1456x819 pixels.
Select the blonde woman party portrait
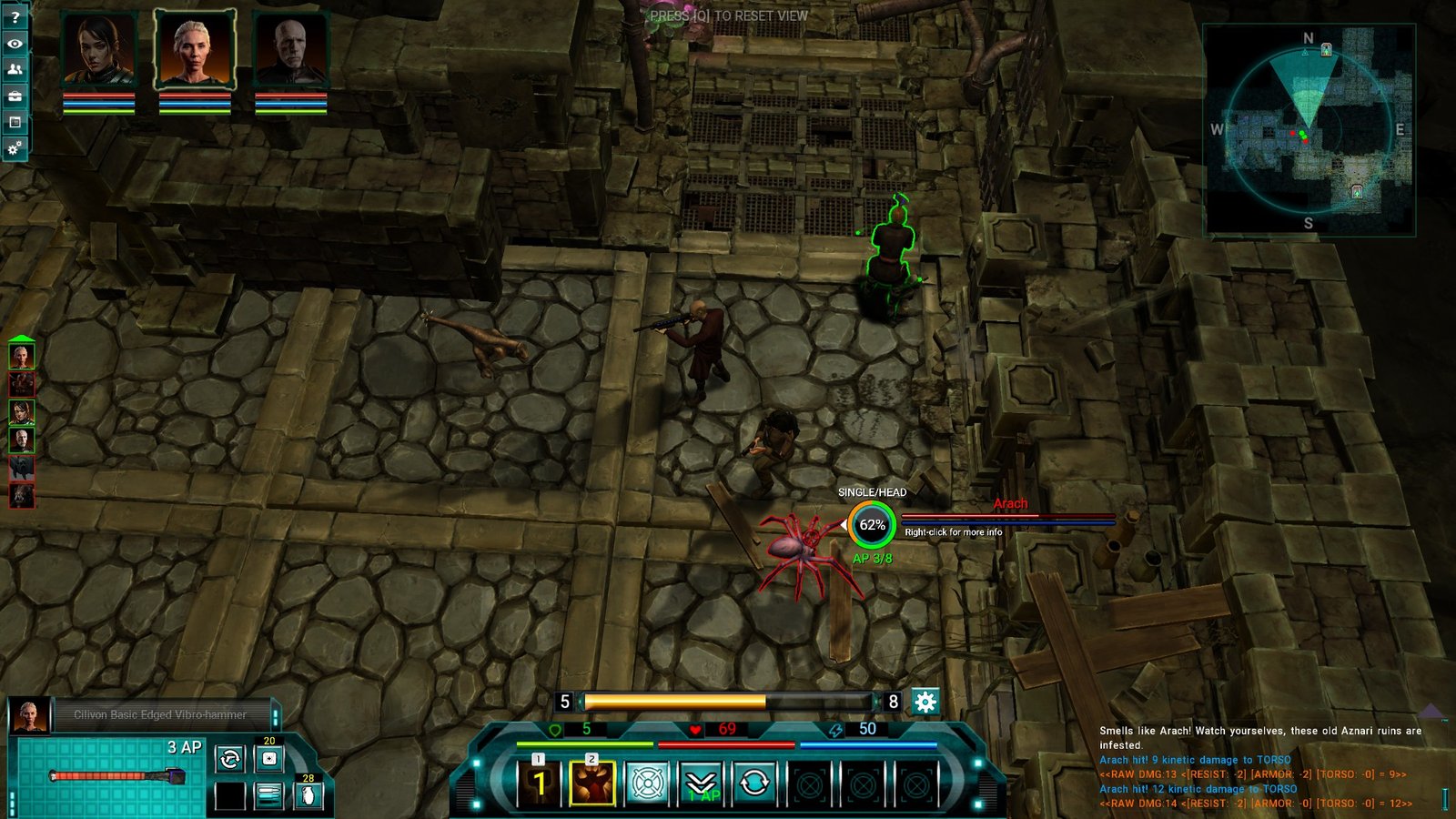[194, 49]
